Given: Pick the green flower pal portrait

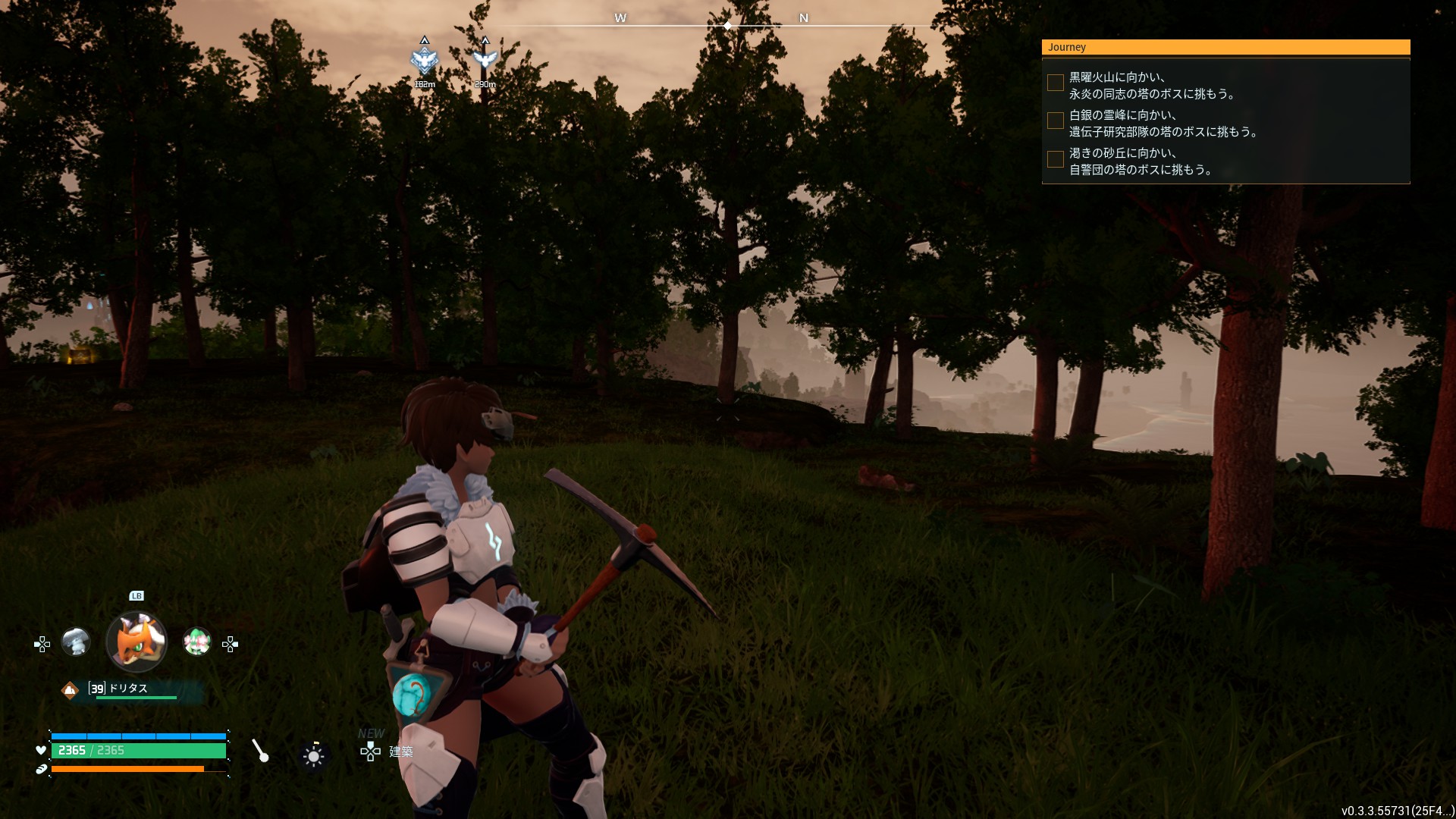Looking at the screenshot, I should point(197,642).
